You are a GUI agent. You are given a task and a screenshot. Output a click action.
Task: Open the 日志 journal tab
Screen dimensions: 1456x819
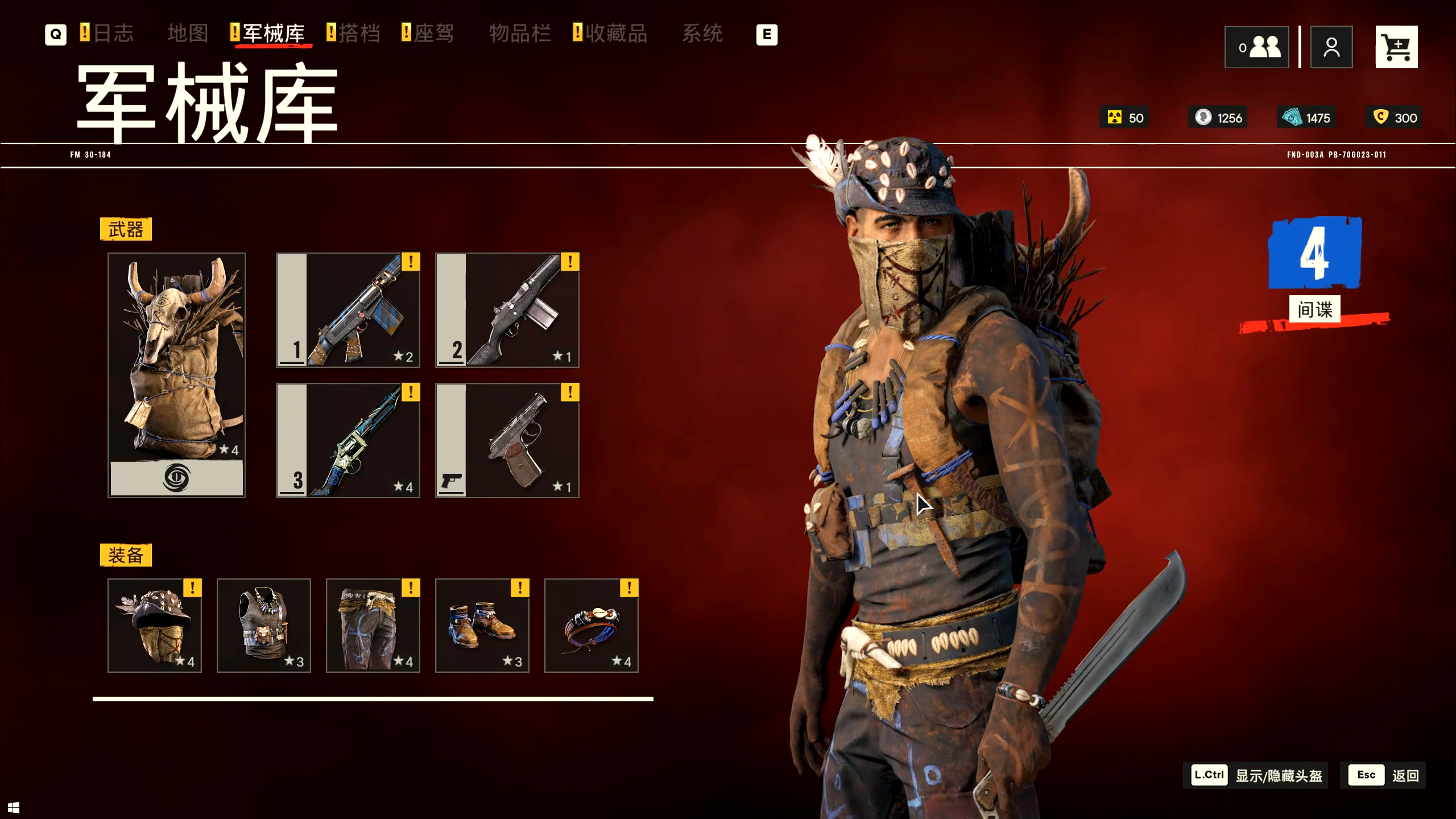click(x=113, y=34)
